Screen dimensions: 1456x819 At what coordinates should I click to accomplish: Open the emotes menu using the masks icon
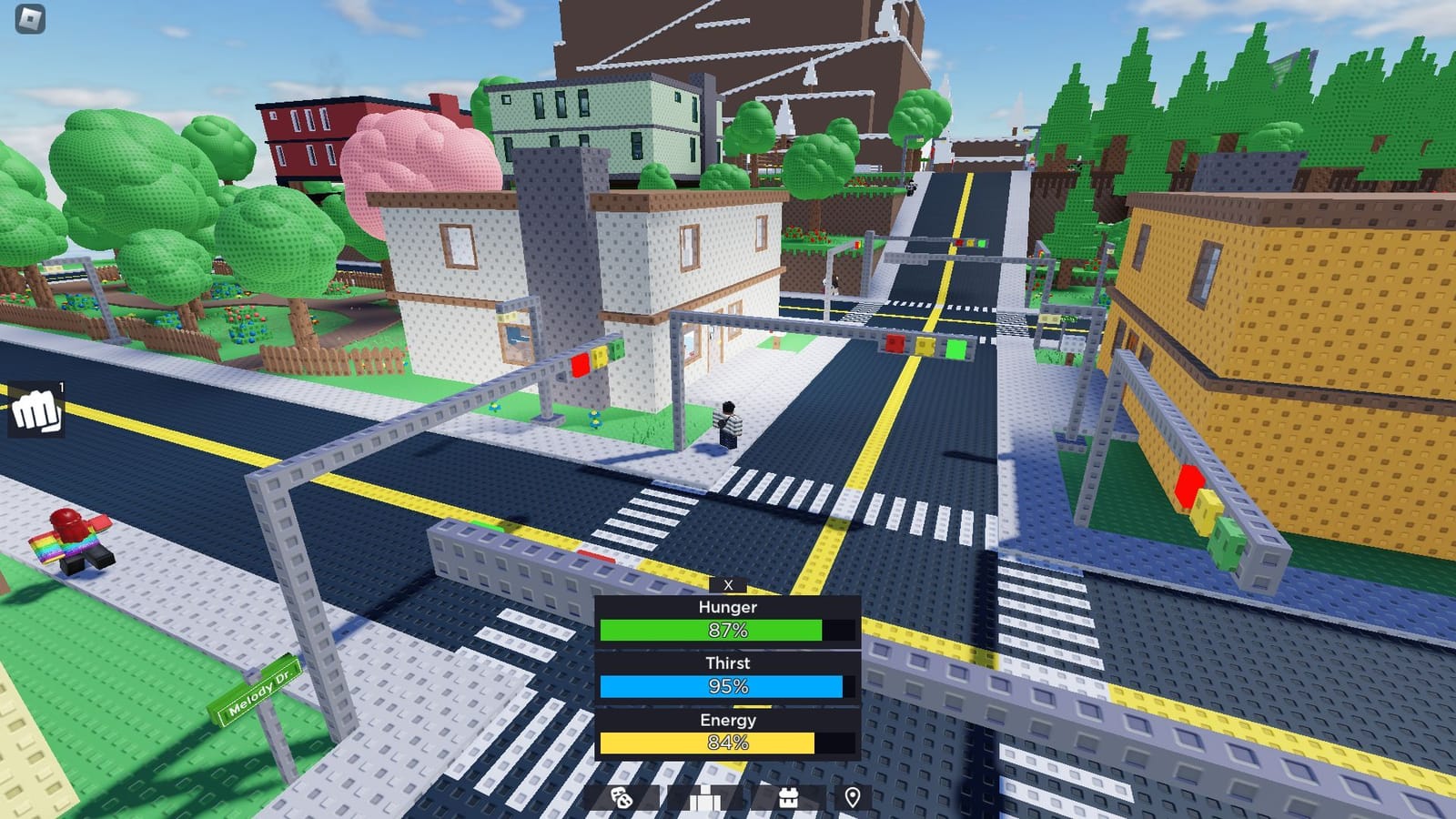[x=621, y=797]
